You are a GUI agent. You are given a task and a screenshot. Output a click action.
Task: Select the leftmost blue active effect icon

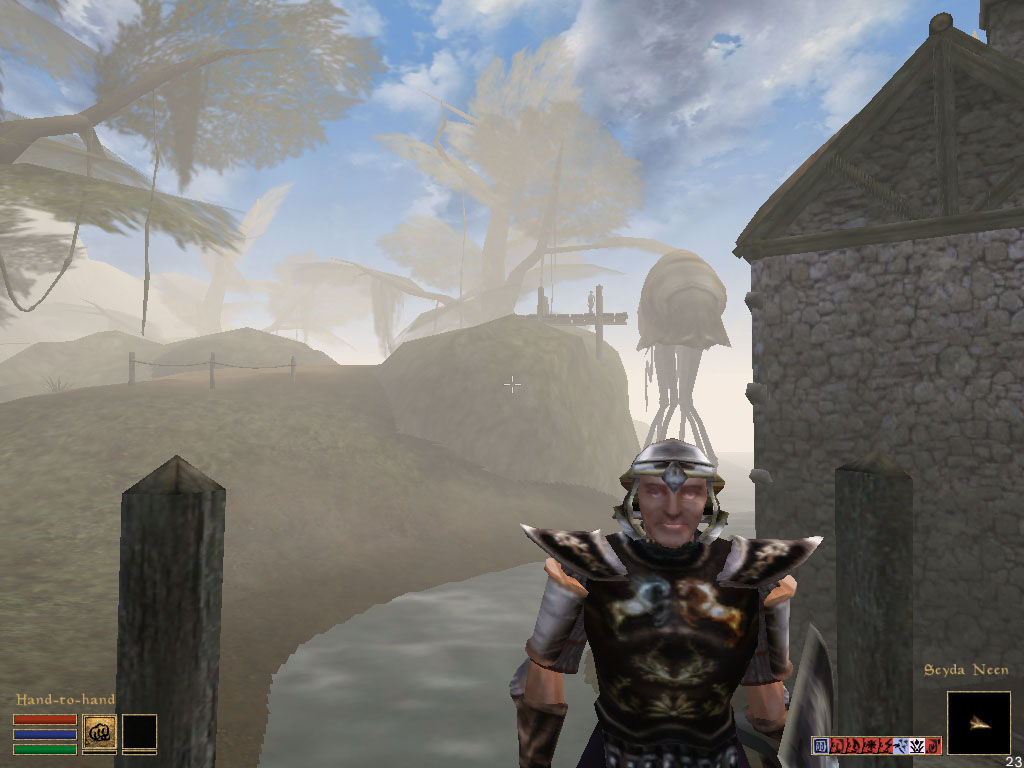(x=821, y=746)
